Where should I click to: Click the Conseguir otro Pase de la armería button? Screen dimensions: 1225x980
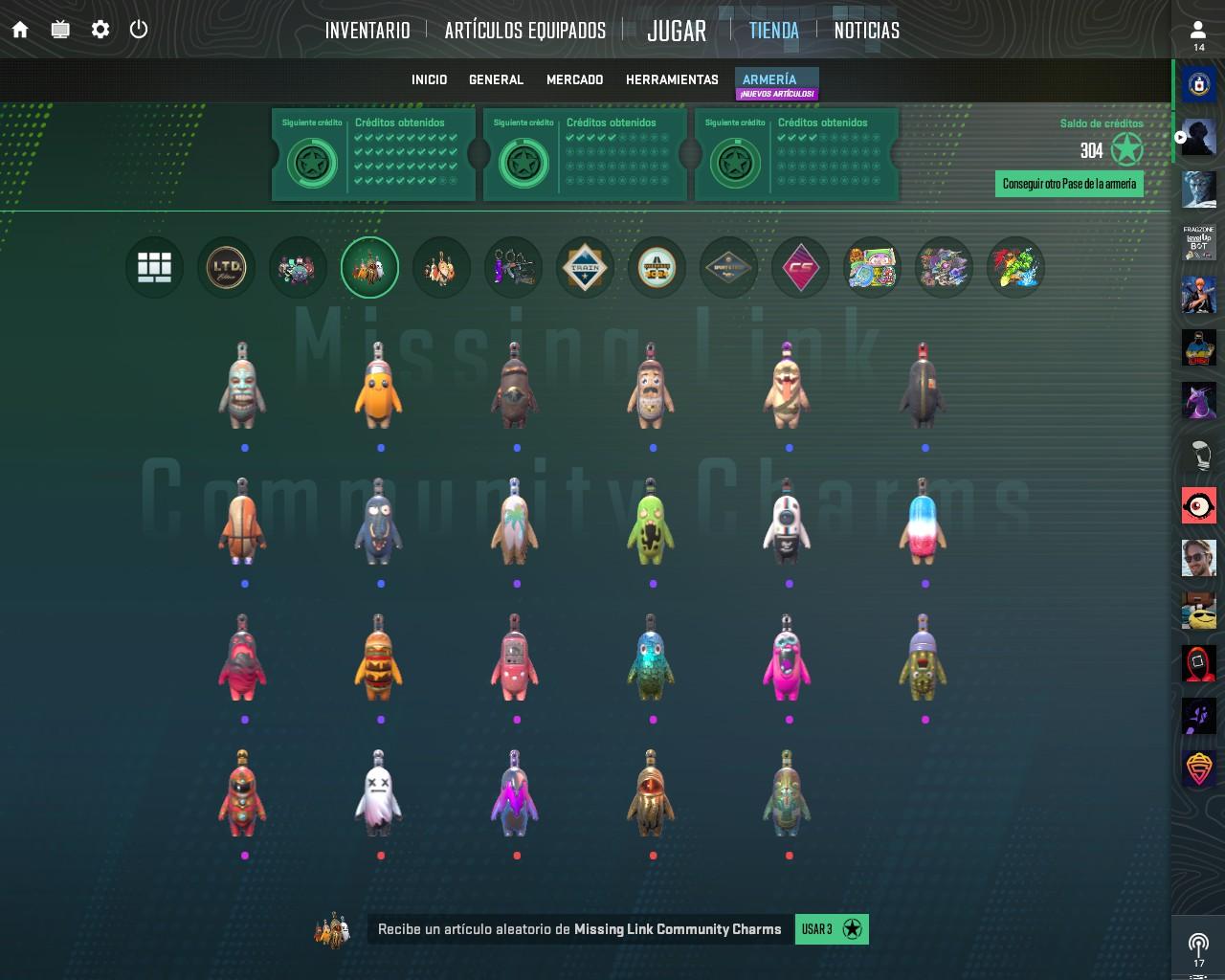coord(1069,183)
